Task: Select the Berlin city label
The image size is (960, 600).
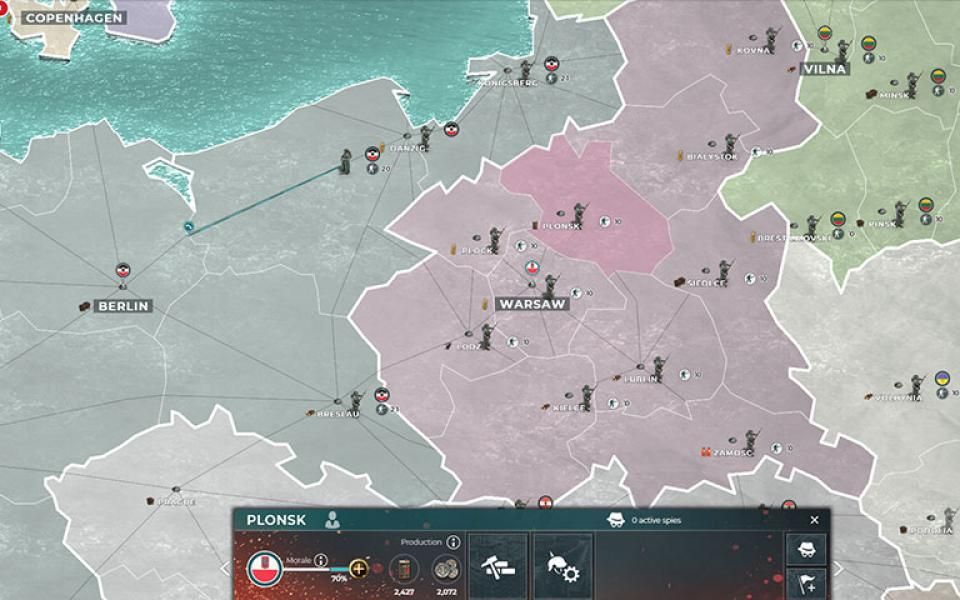Action: tap(123, 306)
